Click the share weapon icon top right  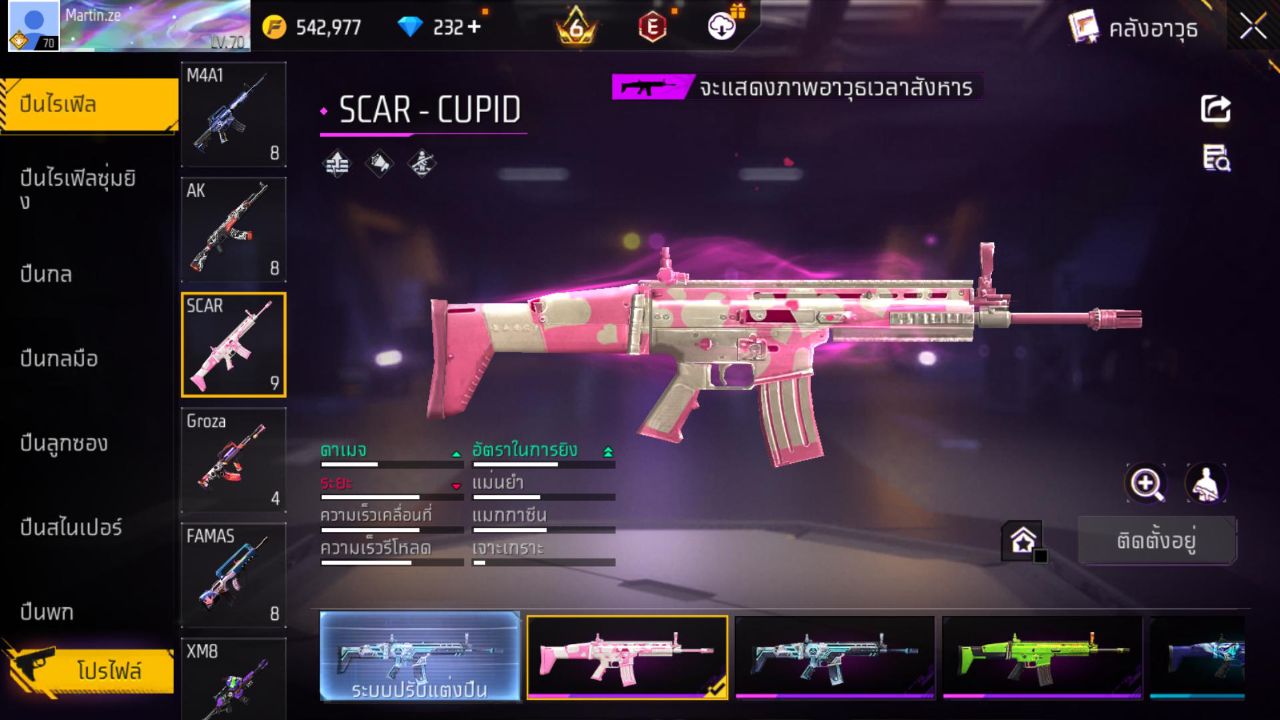pyautogui.click(x=1214, y=110)
